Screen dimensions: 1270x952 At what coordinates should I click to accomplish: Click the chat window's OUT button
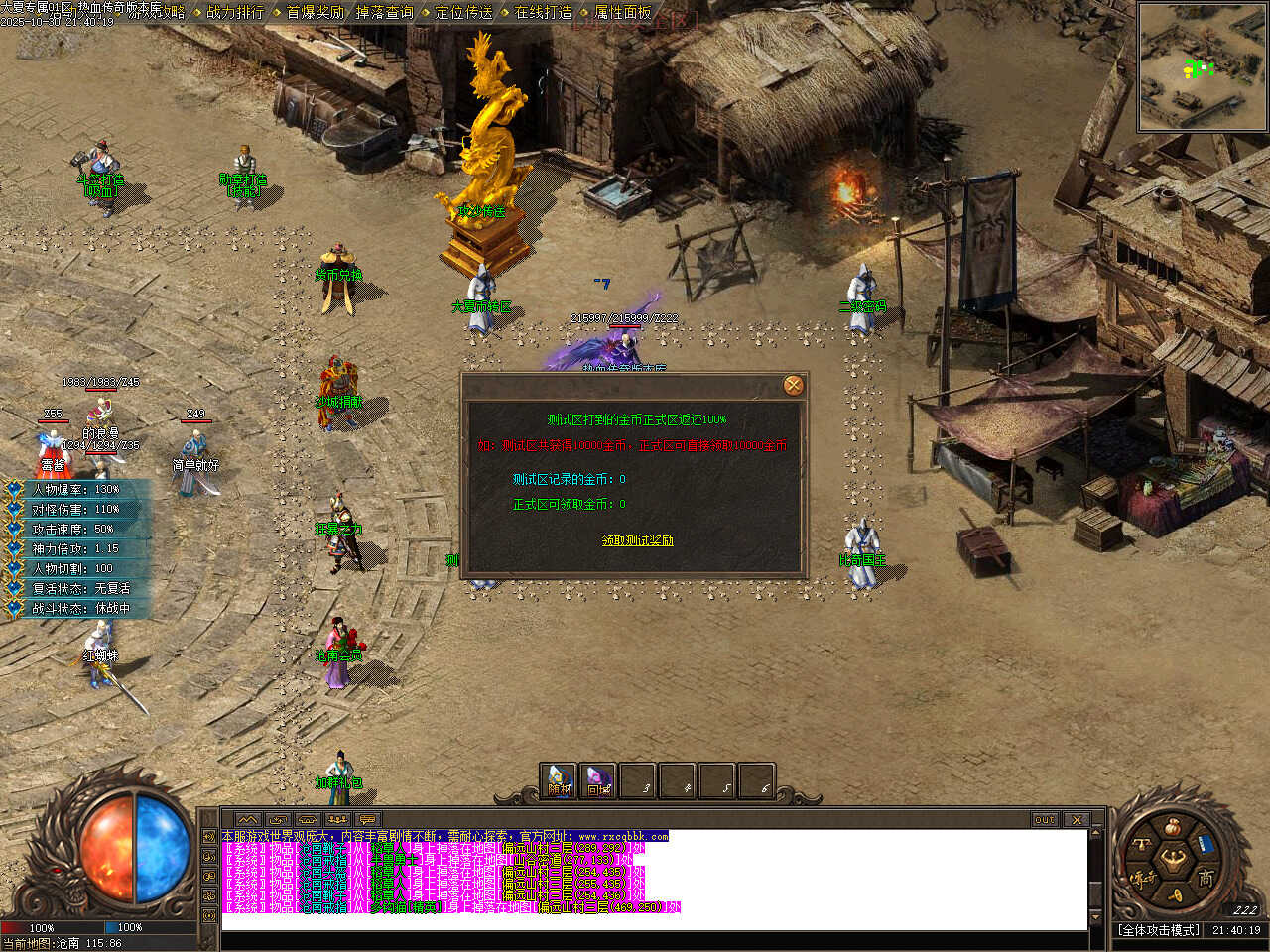(x=1045, y=820)
